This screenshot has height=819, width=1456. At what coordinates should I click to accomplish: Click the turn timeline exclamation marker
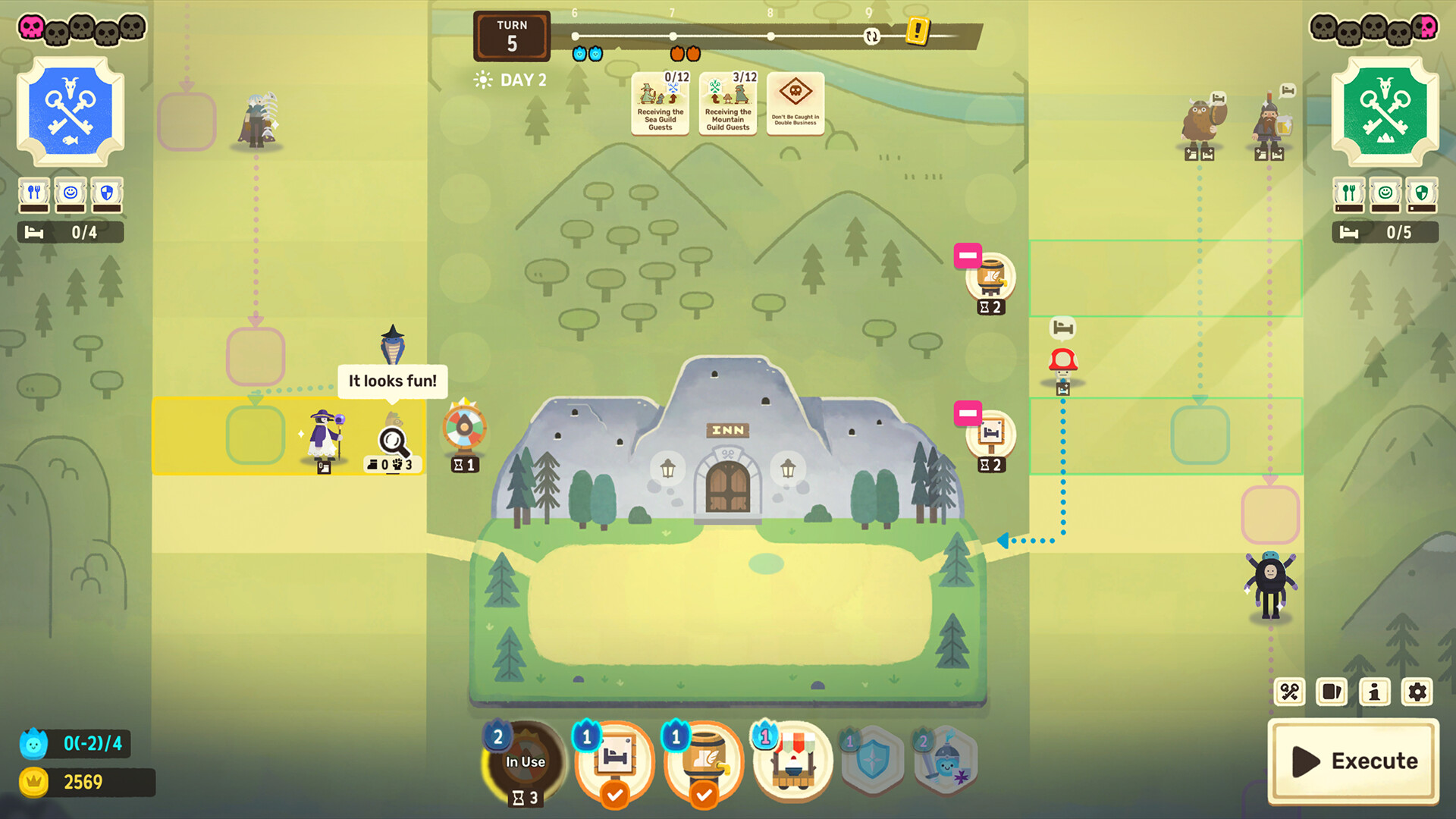point(918,32)
